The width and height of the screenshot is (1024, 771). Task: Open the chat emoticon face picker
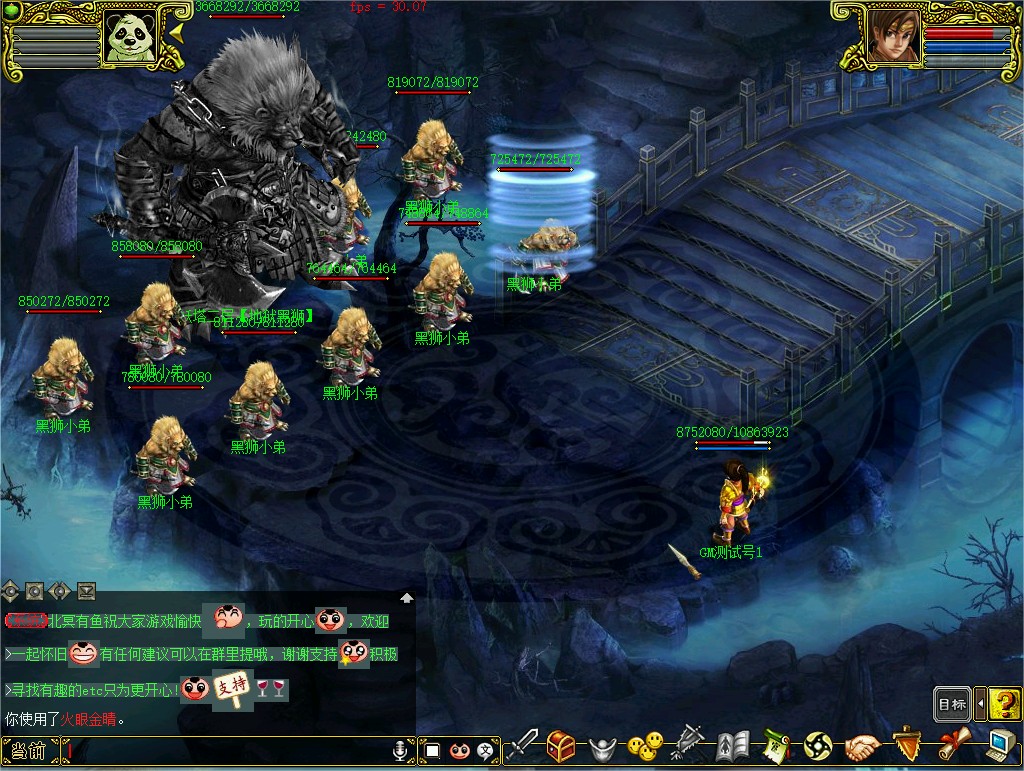[x=460, y=750]
